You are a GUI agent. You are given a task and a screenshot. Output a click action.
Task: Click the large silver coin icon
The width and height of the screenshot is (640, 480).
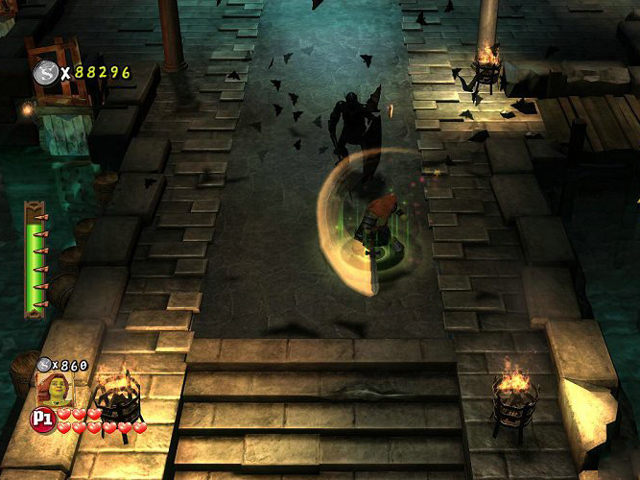click(x=45, y=72)
